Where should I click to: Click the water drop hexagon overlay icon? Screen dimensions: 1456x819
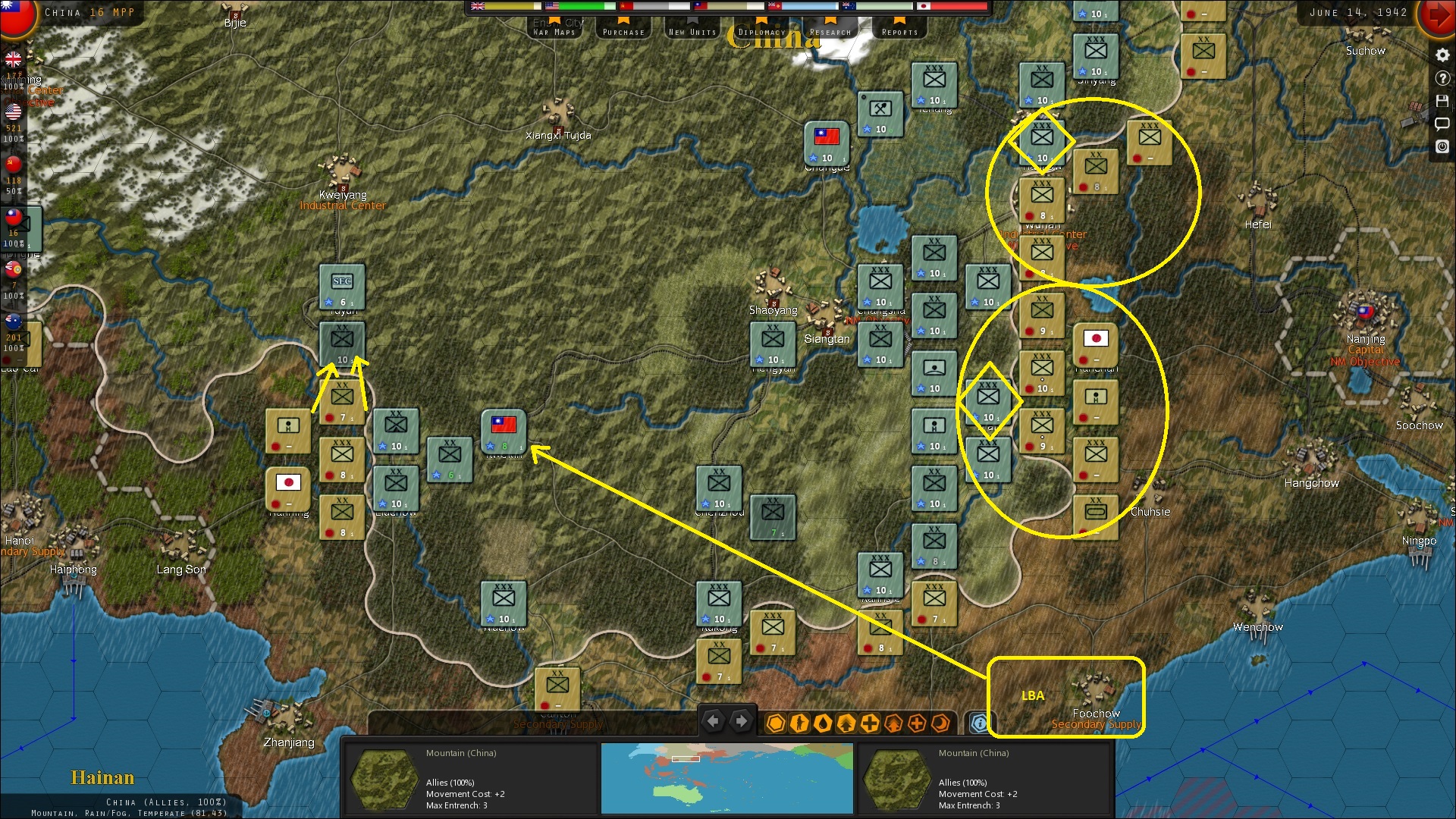[823, 723]
